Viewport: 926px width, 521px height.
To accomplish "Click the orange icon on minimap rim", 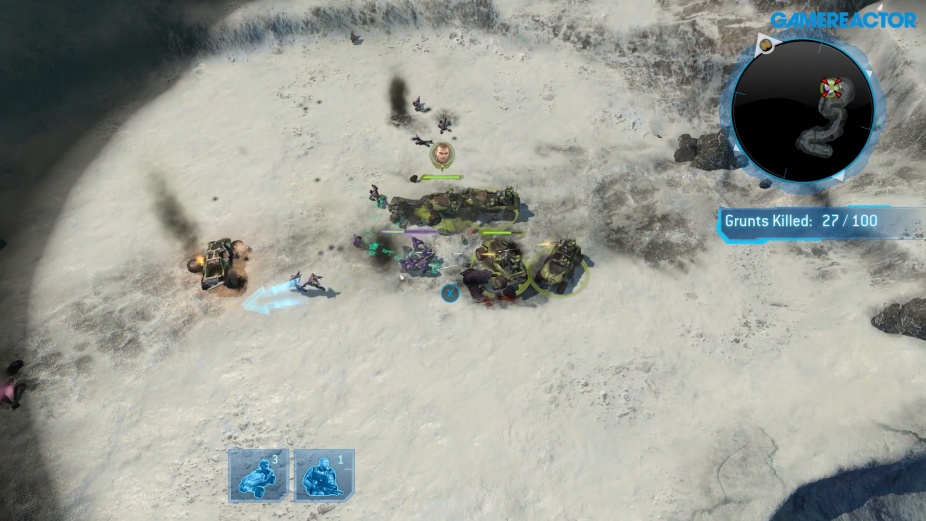I will 765,44.
